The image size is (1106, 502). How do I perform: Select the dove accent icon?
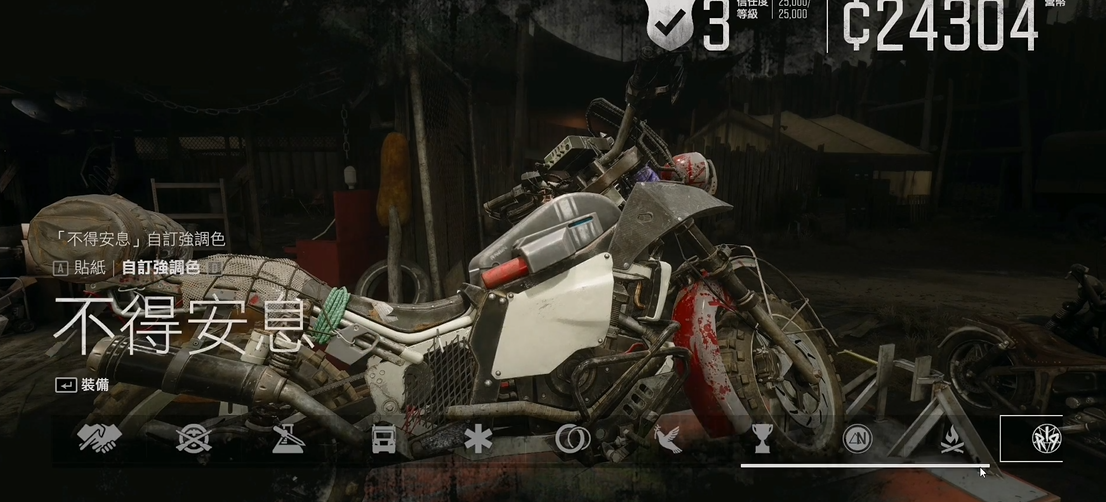point(667,439)
